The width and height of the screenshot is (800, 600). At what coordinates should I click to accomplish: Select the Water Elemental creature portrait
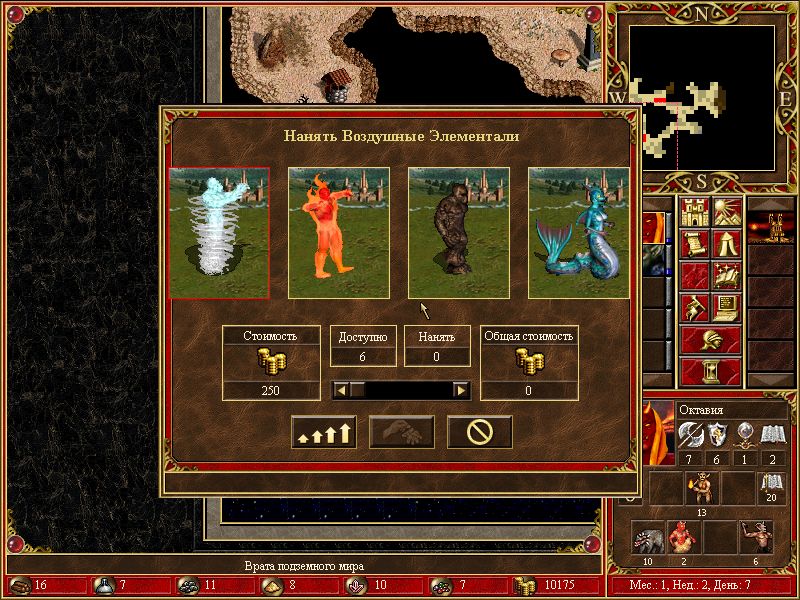(578, 233)
